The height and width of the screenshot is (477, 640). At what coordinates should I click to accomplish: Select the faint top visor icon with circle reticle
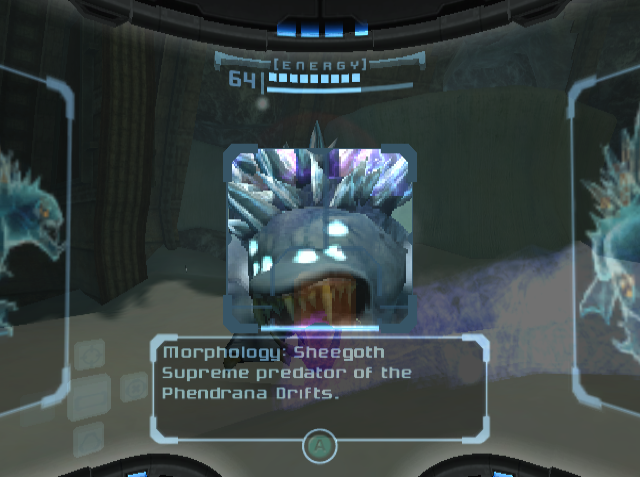click(90, 352)
